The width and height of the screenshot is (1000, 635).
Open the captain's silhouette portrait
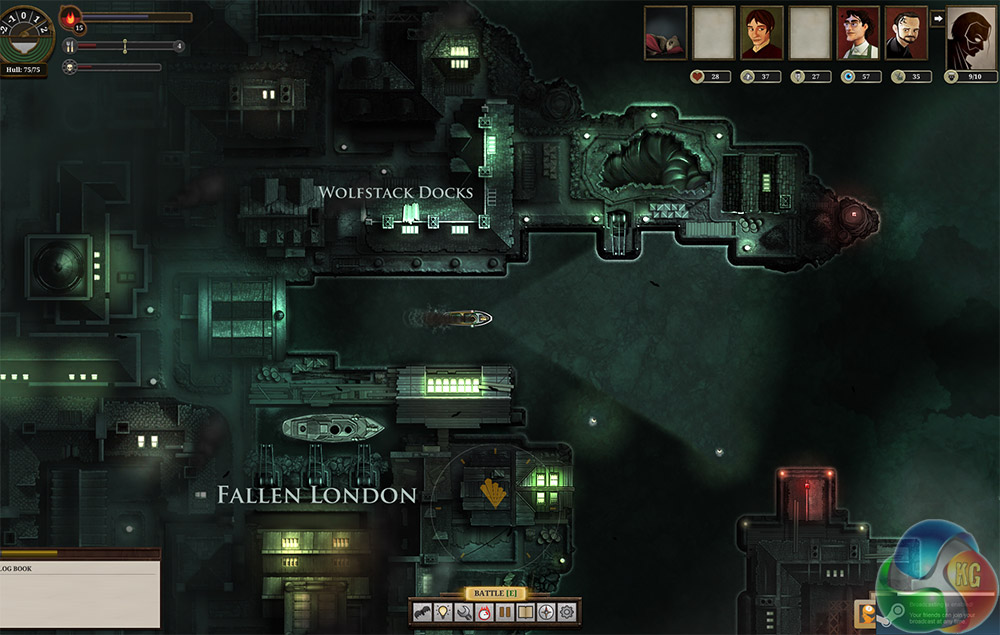point(970,35)
